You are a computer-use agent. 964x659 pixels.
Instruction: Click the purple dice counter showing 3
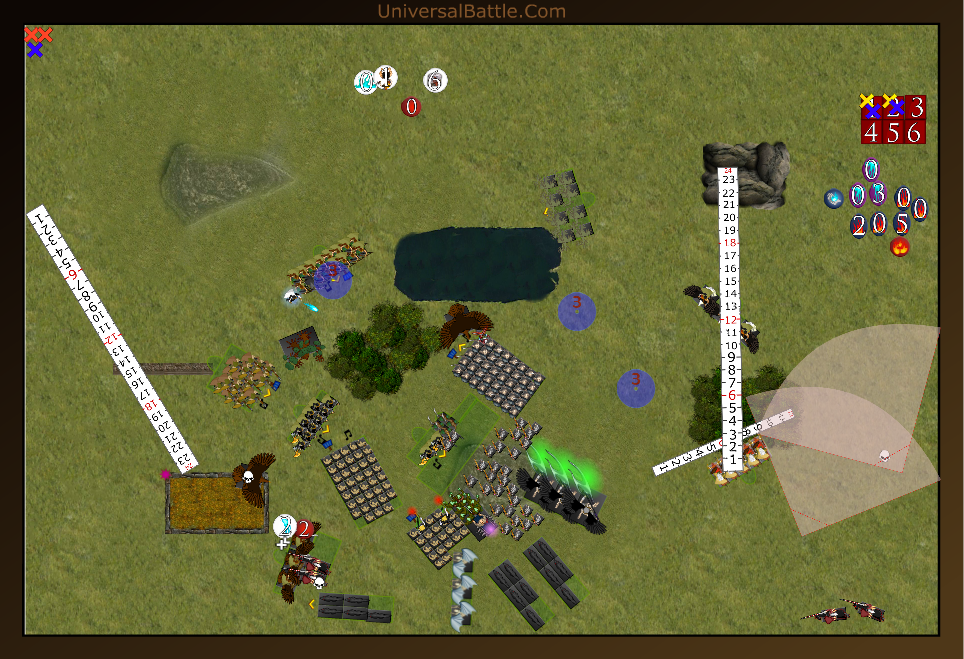[878, 194]
